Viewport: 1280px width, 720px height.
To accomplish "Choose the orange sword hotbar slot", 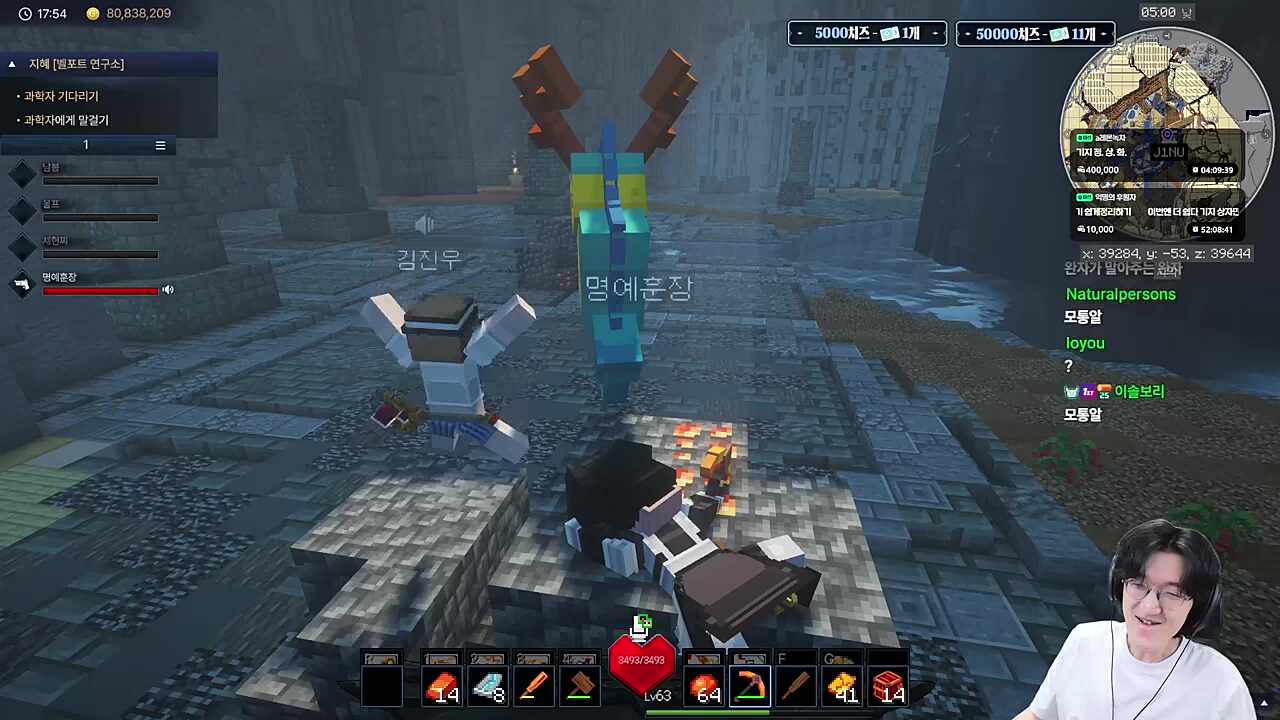I will (534, 687).
